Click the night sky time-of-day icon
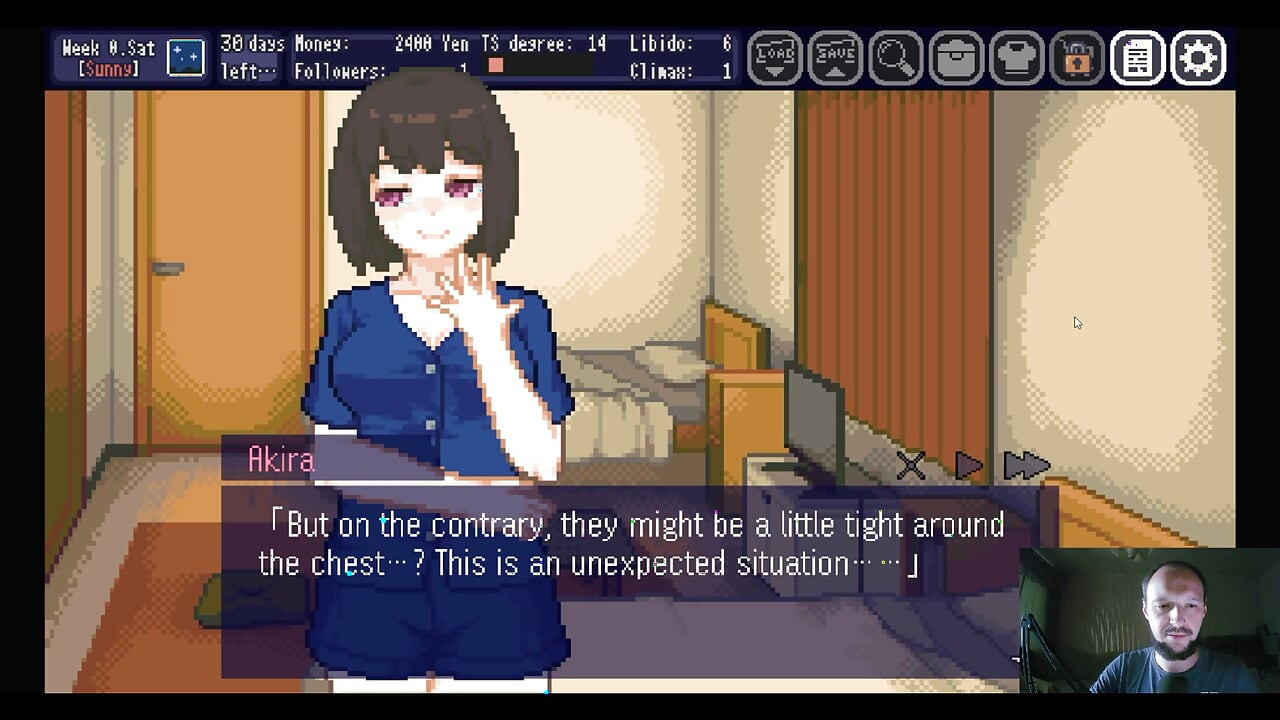 185,58
